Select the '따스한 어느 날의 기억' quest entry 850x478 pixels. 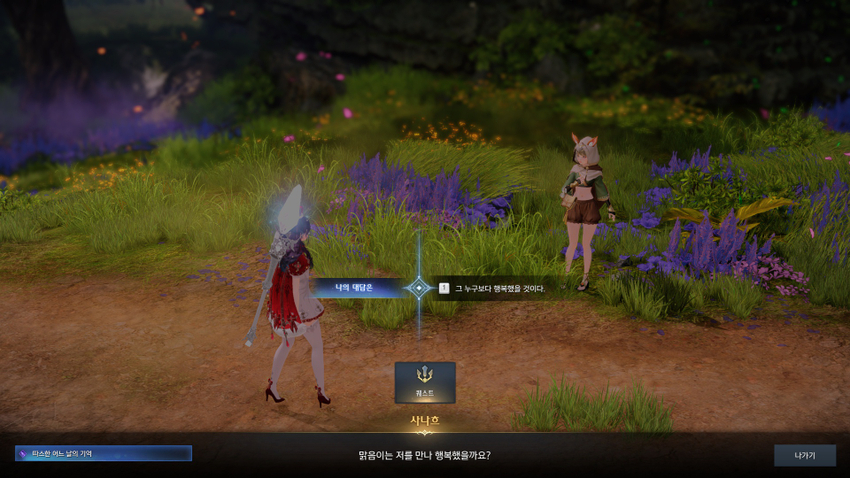point(103,454)
